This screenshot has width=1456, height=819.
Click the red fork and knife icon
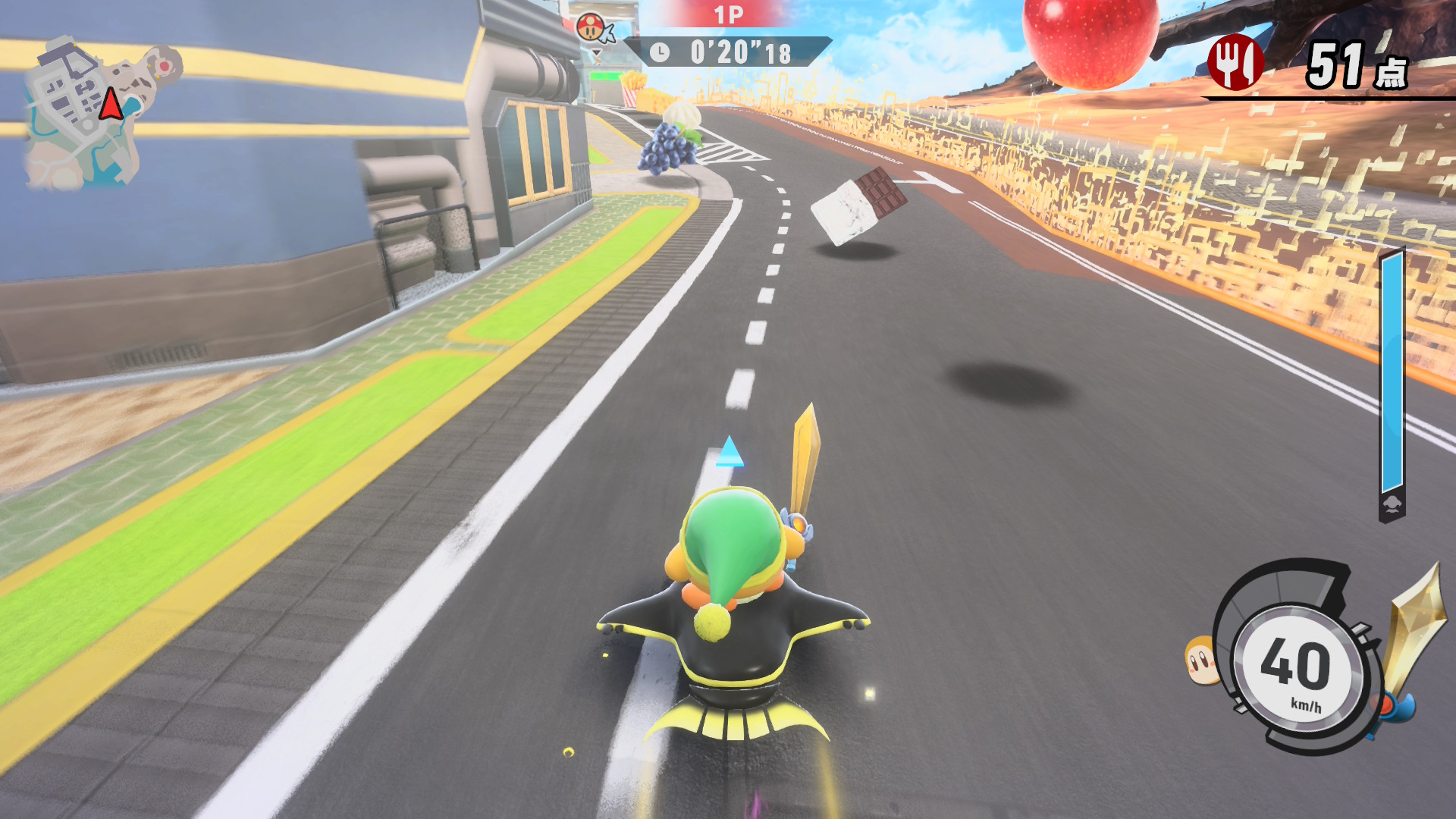point(1235,63)
